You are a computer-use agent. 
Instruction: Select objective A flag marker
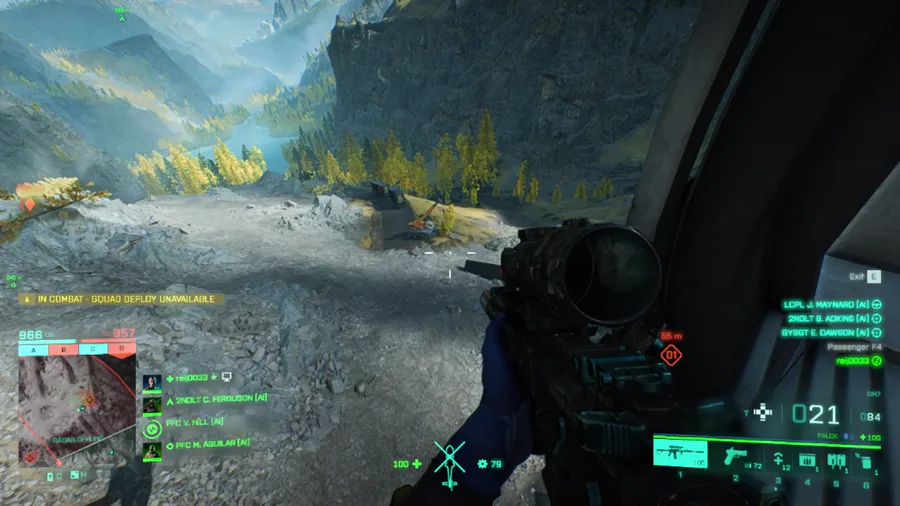(x=33, y=349)
